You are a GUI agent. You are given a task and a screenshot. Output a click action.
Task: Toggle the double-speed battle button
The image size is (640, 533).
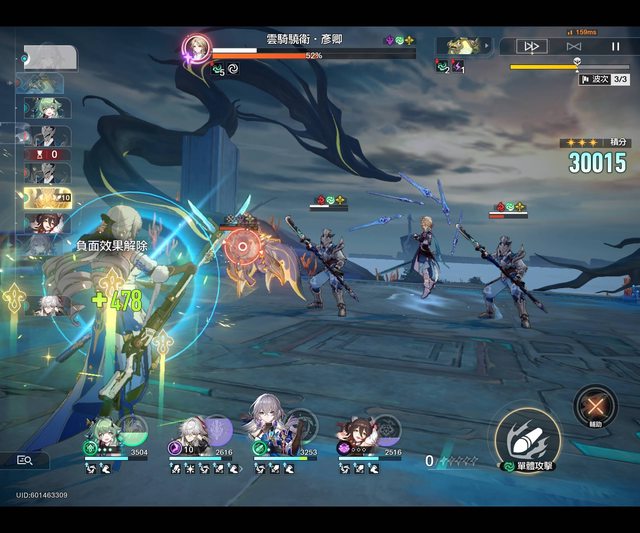coord(532,46)
